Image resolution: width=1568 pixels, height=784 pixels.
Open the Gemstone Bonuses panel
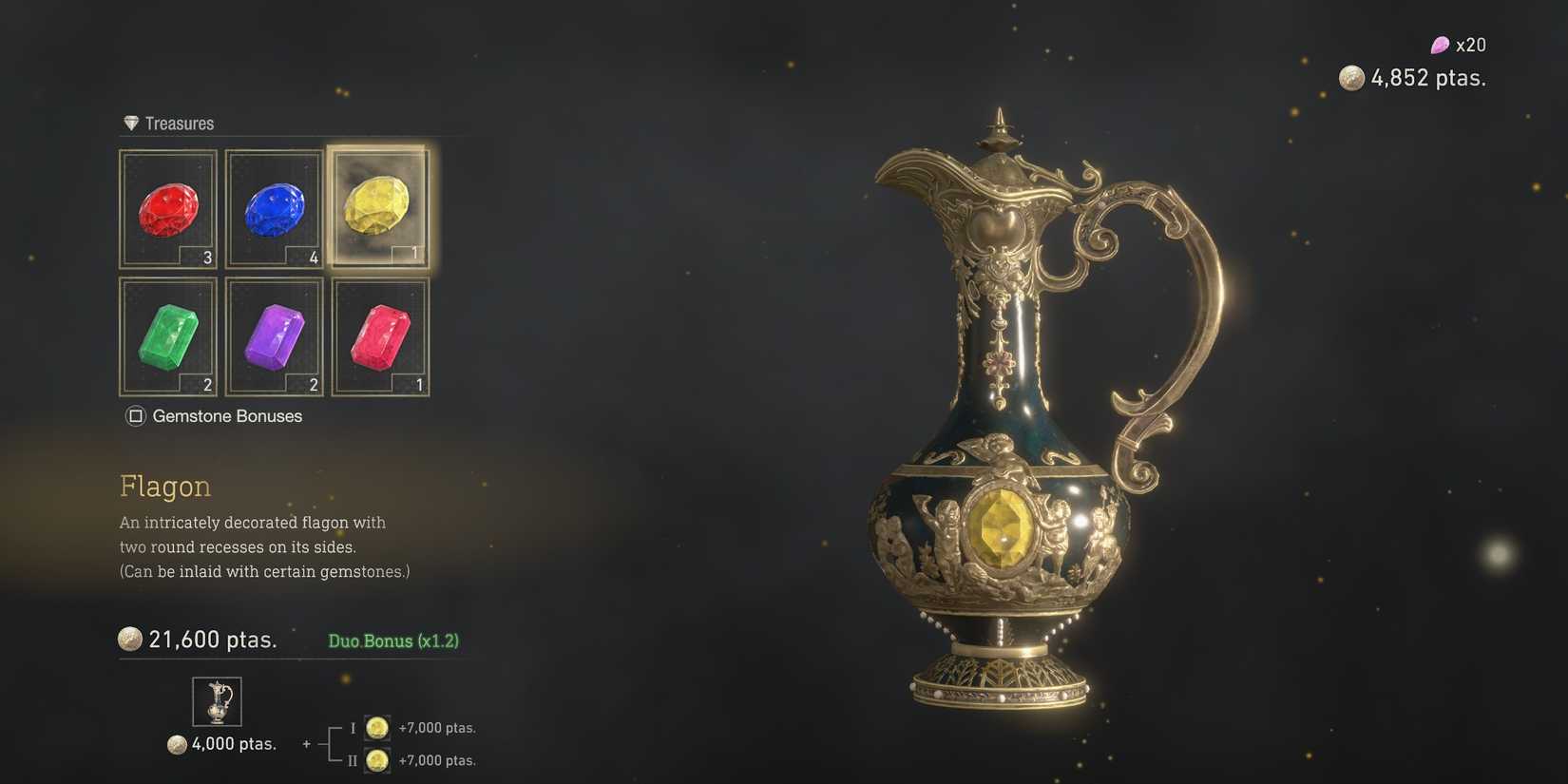pos(228,416)
